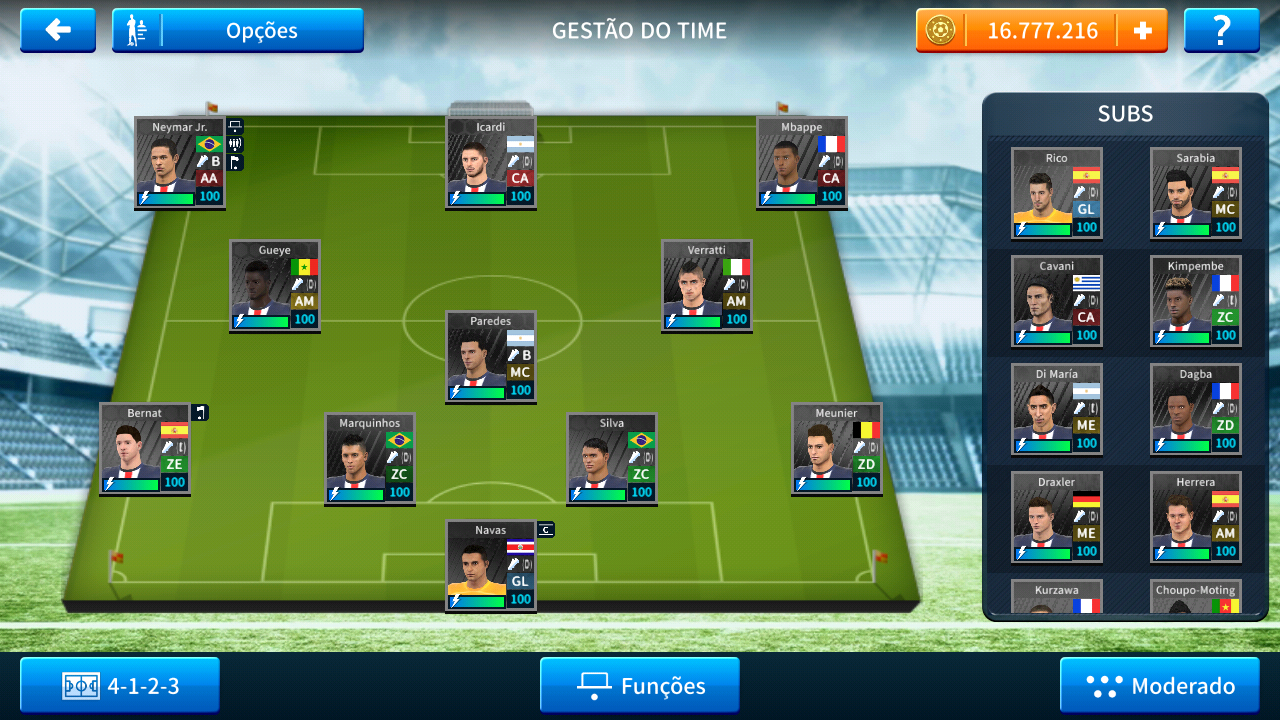Select Cavani in the SUBS panel

(1057, 301)
